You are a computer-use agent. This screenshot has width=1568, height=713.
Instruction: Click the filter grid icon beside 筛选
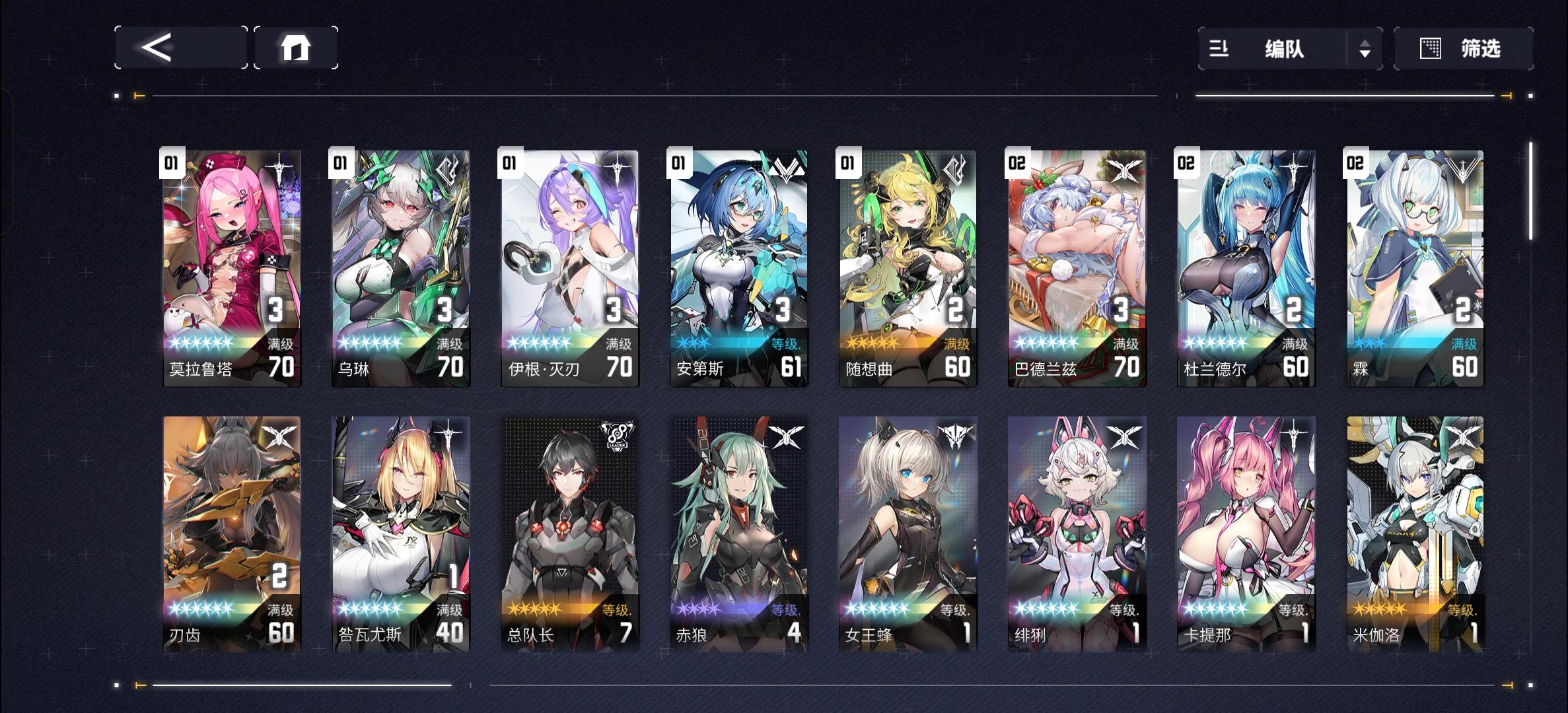point(1431,48)
